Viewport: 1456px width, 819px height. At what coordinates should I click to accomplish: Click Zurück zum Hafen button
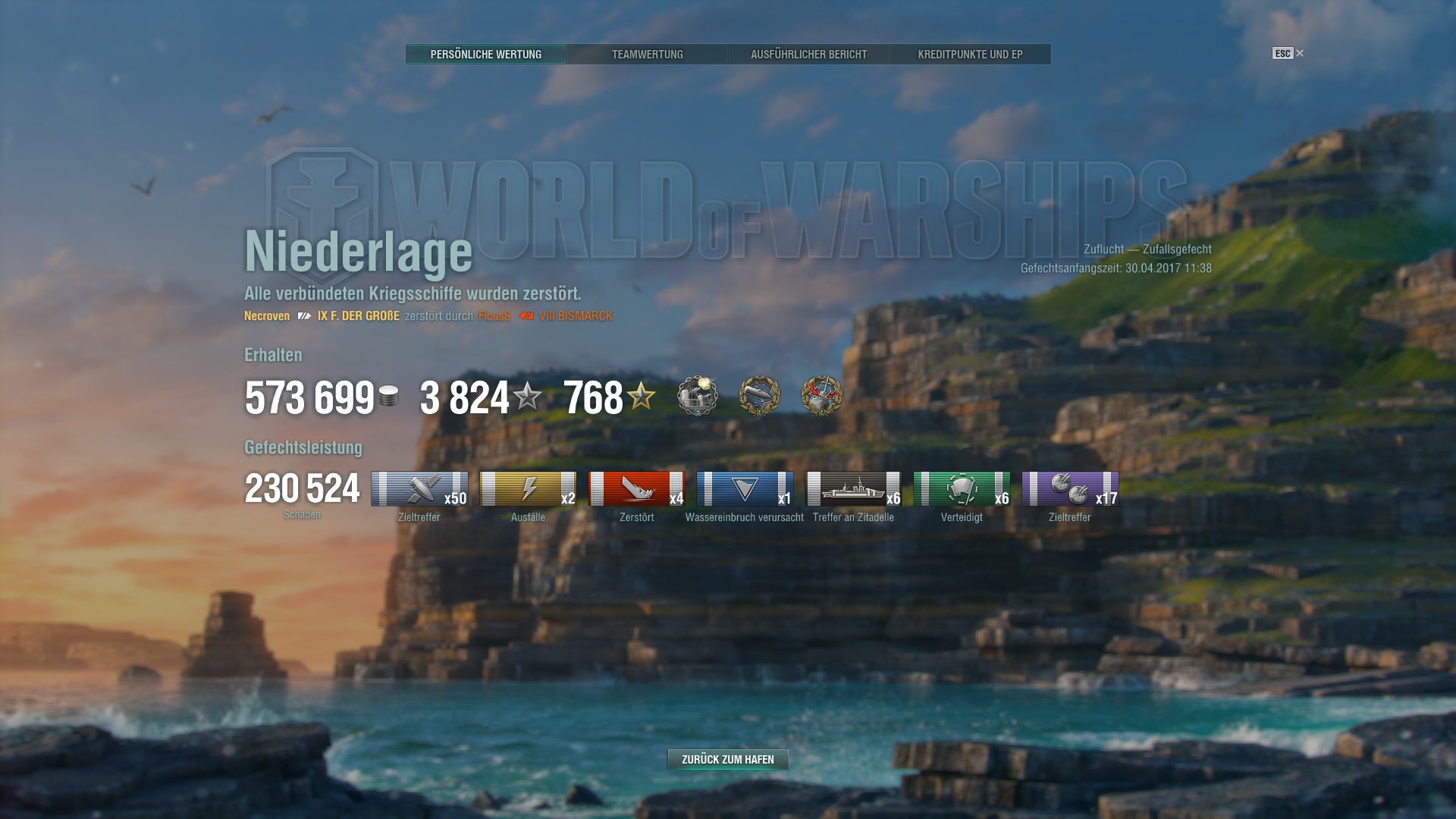(727, 759)
